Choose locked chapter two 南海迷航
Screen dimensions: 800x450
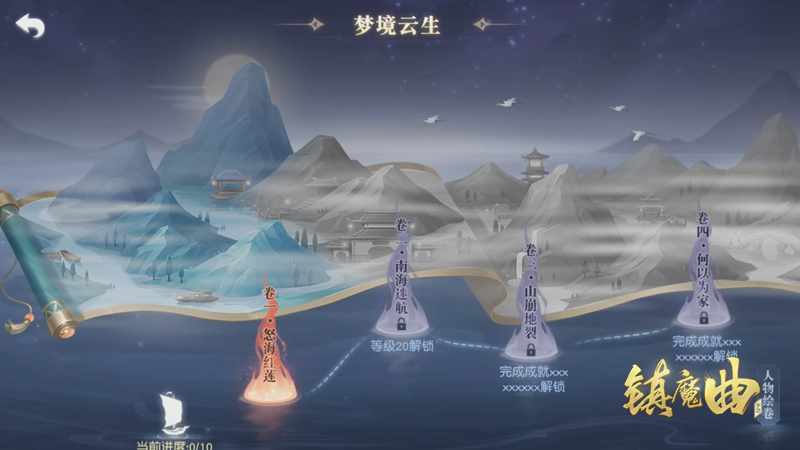pyautogui.click(x=401, y=286)
